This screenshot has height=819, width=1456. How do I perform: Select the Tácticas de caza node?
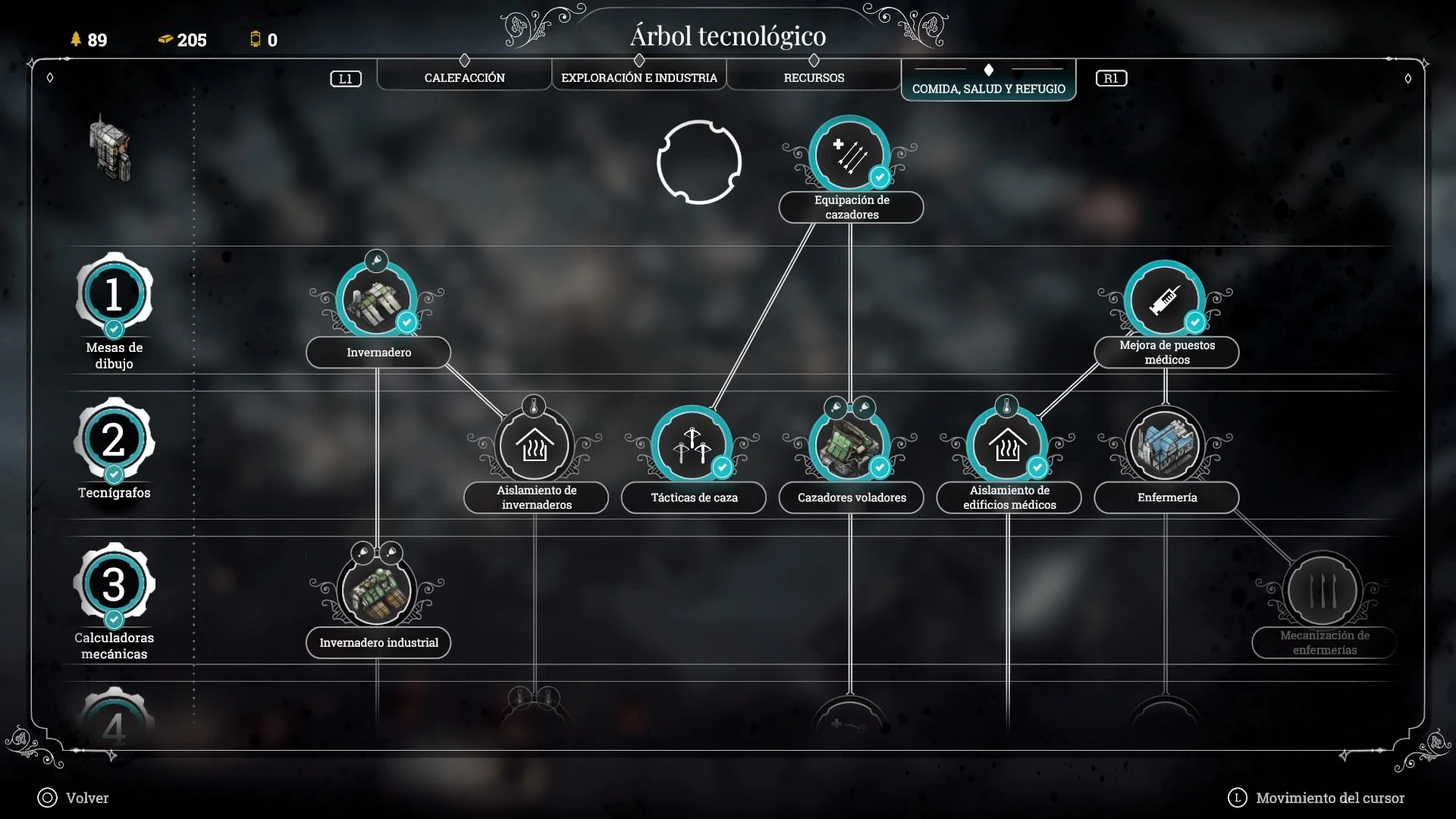692,446
